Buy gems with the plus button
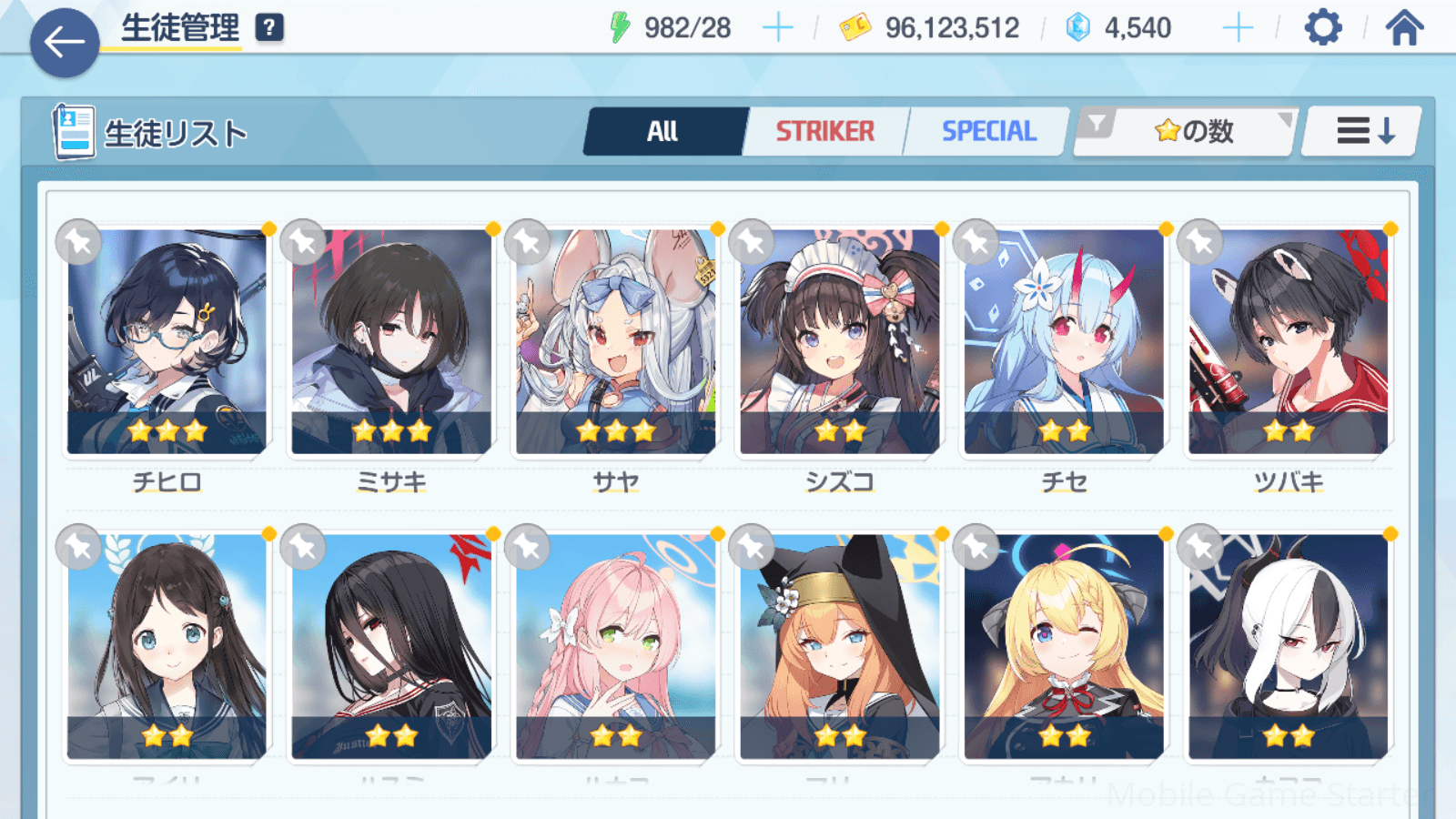 tap(1238, 28)
